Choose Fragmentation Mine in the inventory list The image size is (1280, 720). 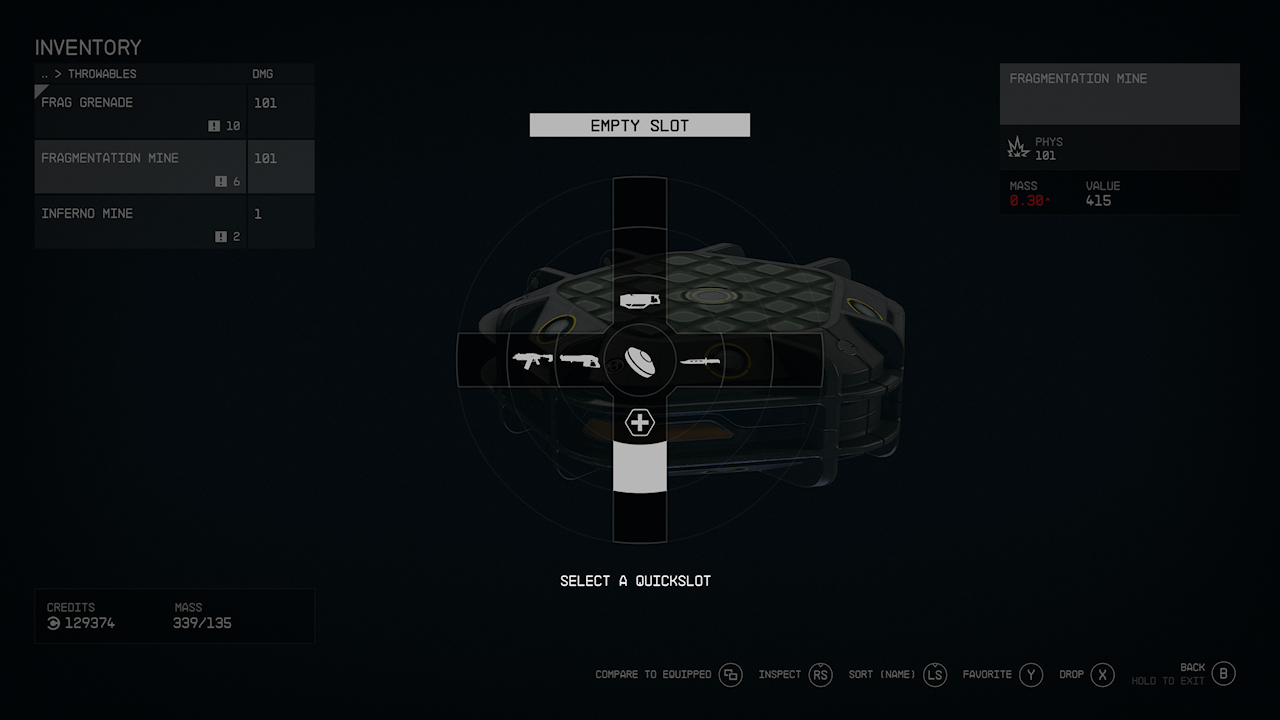pos(140,166)
